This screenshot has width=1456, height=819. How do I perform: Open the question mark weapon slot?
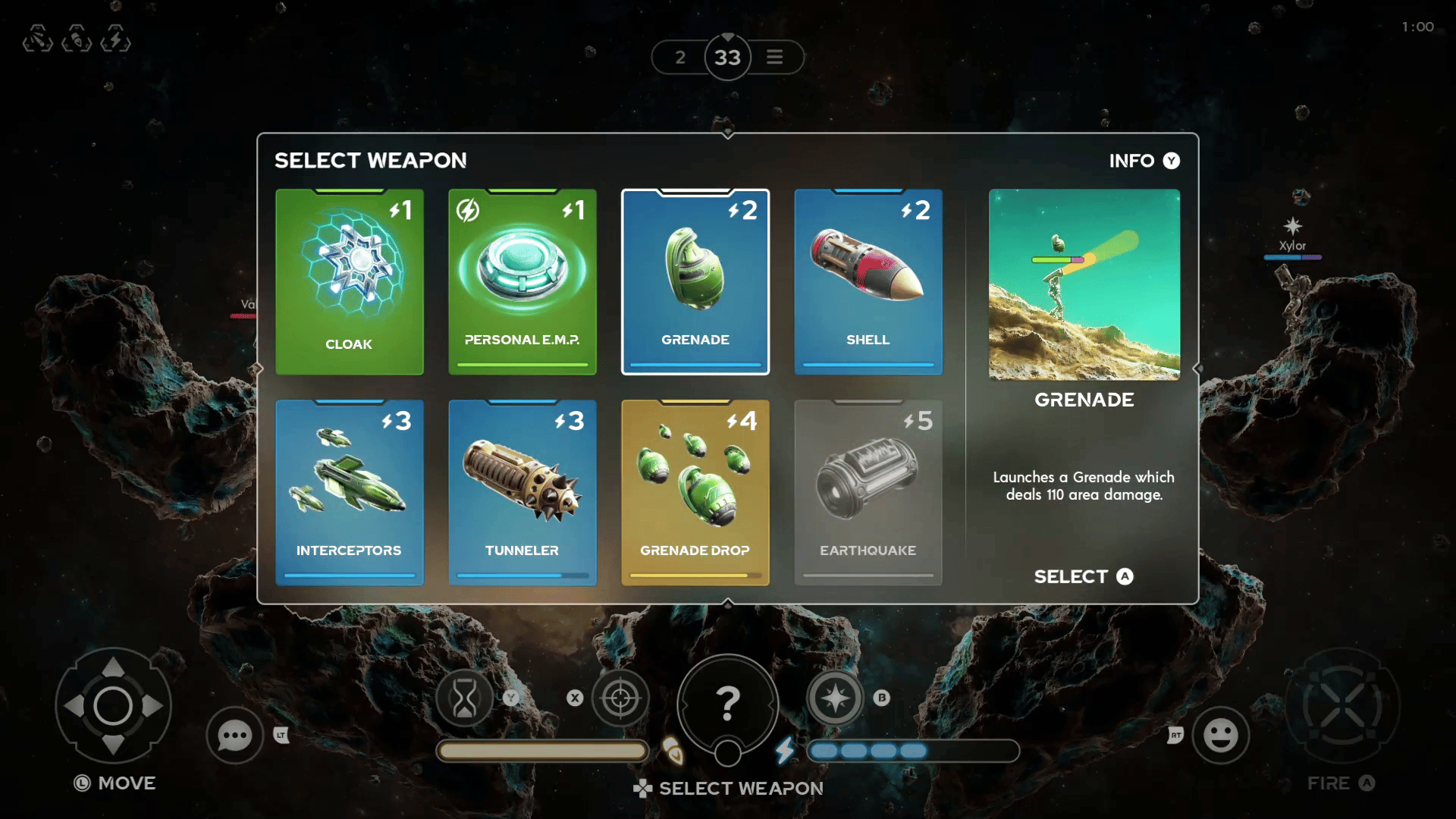(727, 704)
